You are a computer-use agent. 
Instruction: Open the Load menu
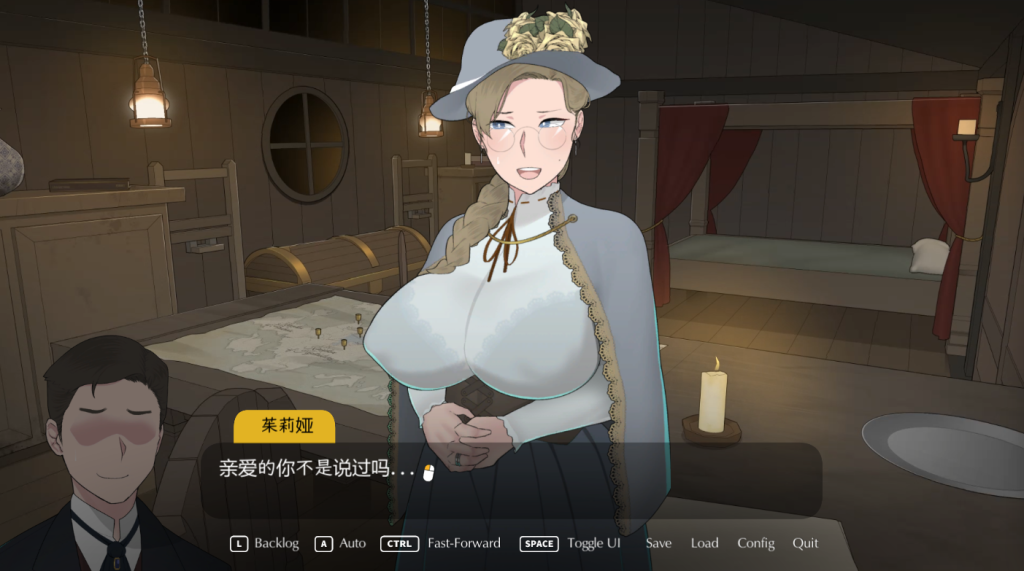pos(704,543)
